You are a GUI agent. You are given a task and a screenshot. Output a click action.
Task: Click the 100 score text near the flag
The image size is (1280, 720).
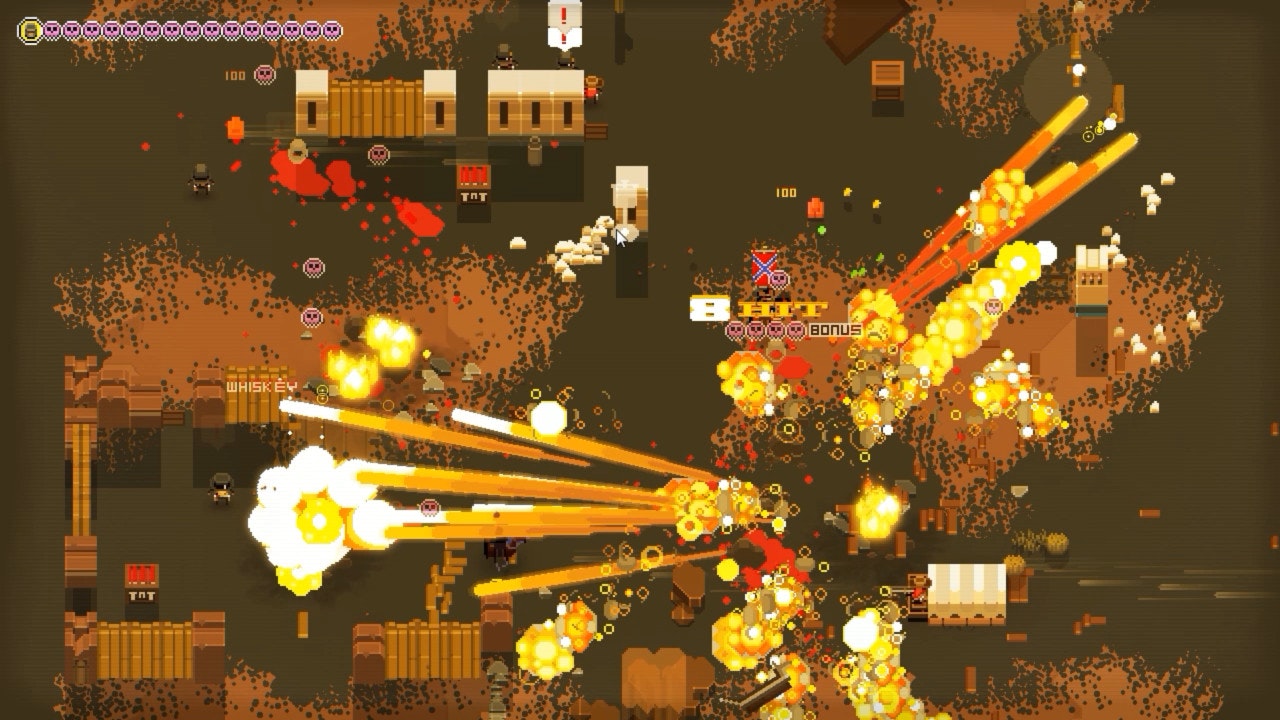786,190
